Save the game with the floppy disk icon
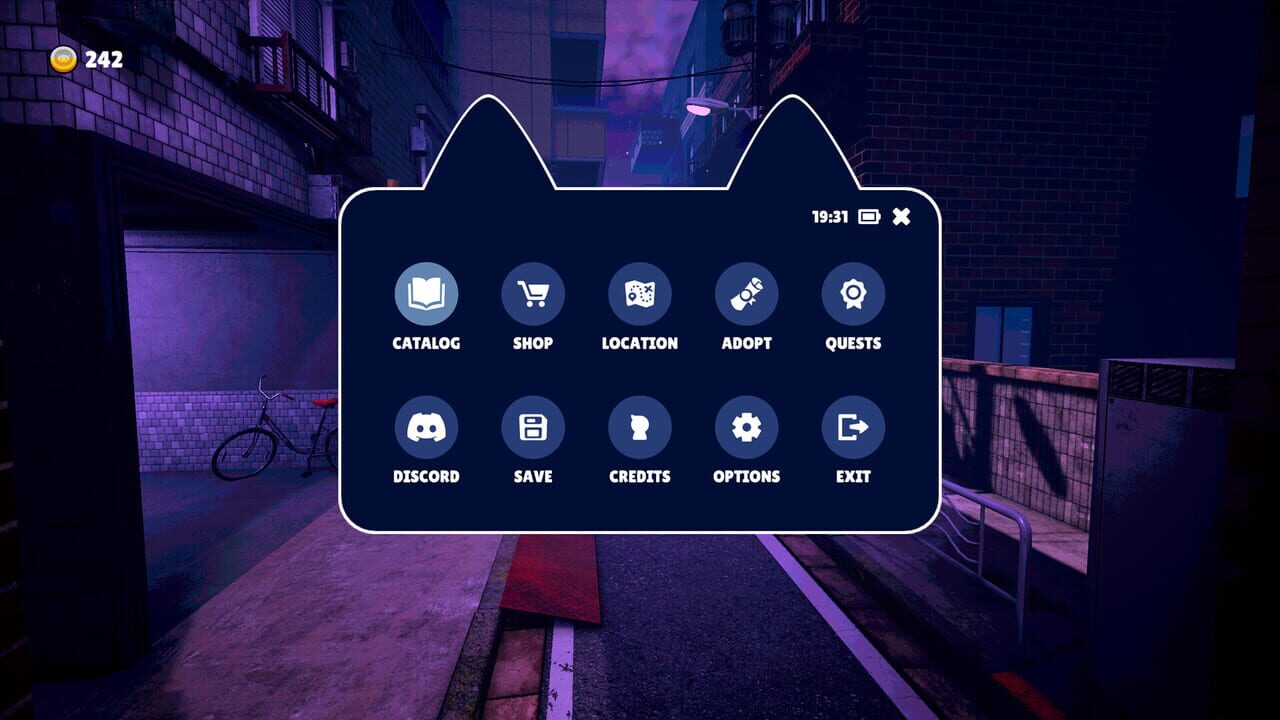This screenshot has height=720, width=1280. (533, 427)
